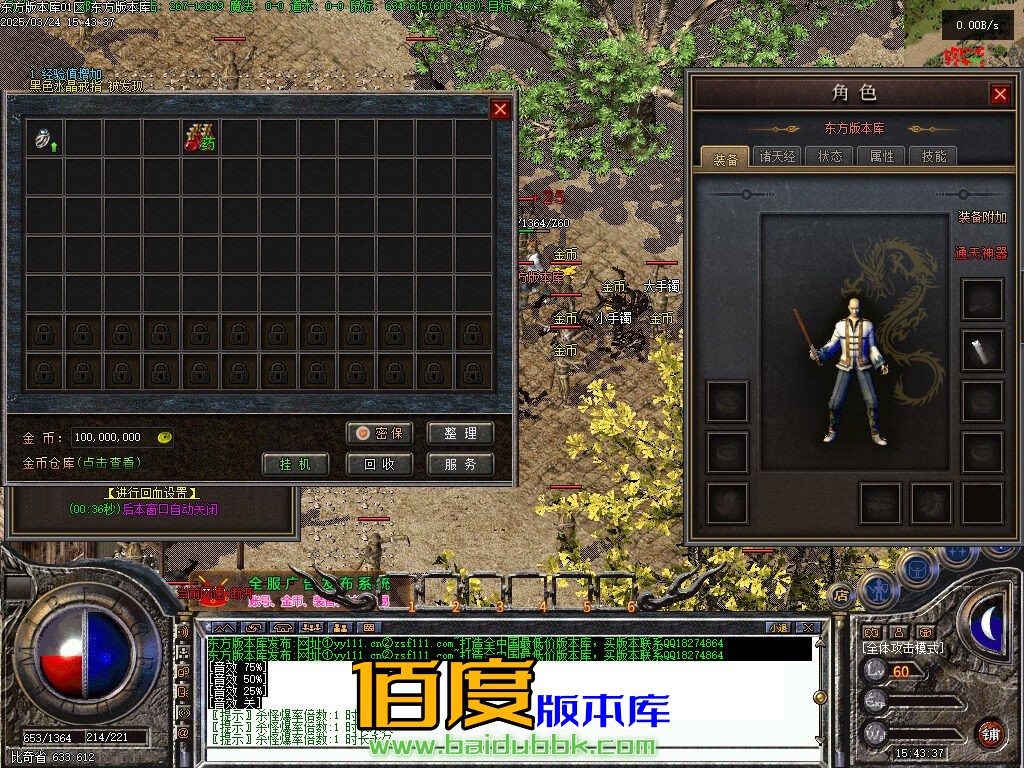Close the 角色 character panel

coord(1000,94)
